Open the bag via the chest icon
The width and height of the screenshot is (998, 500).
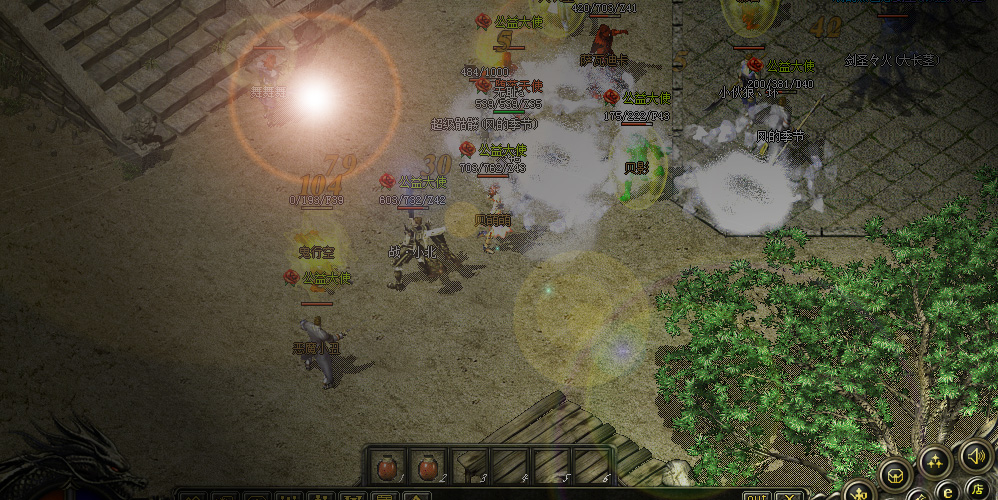point(894,474)
